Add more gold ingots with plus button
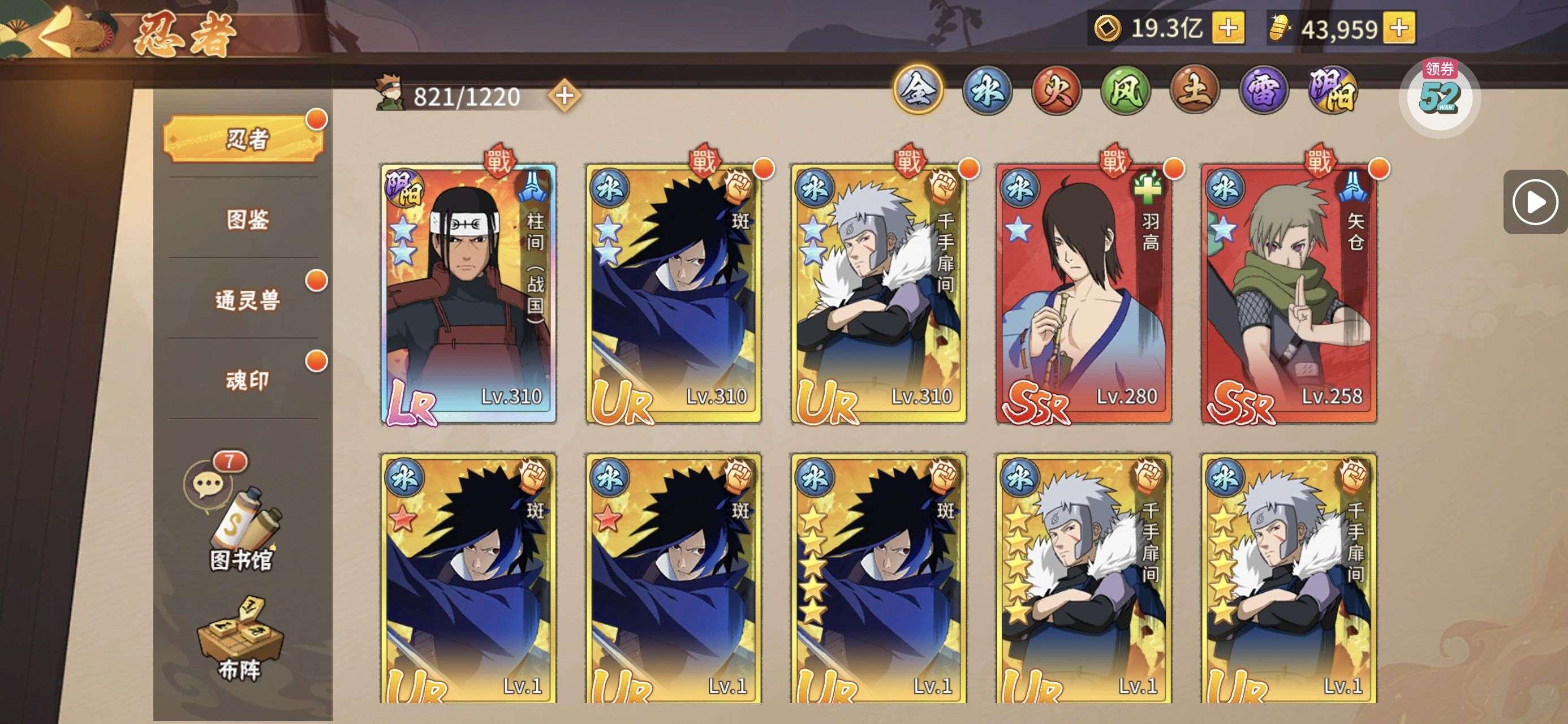The height and width of the screenshot is (724, 1568). point(1399,28)
